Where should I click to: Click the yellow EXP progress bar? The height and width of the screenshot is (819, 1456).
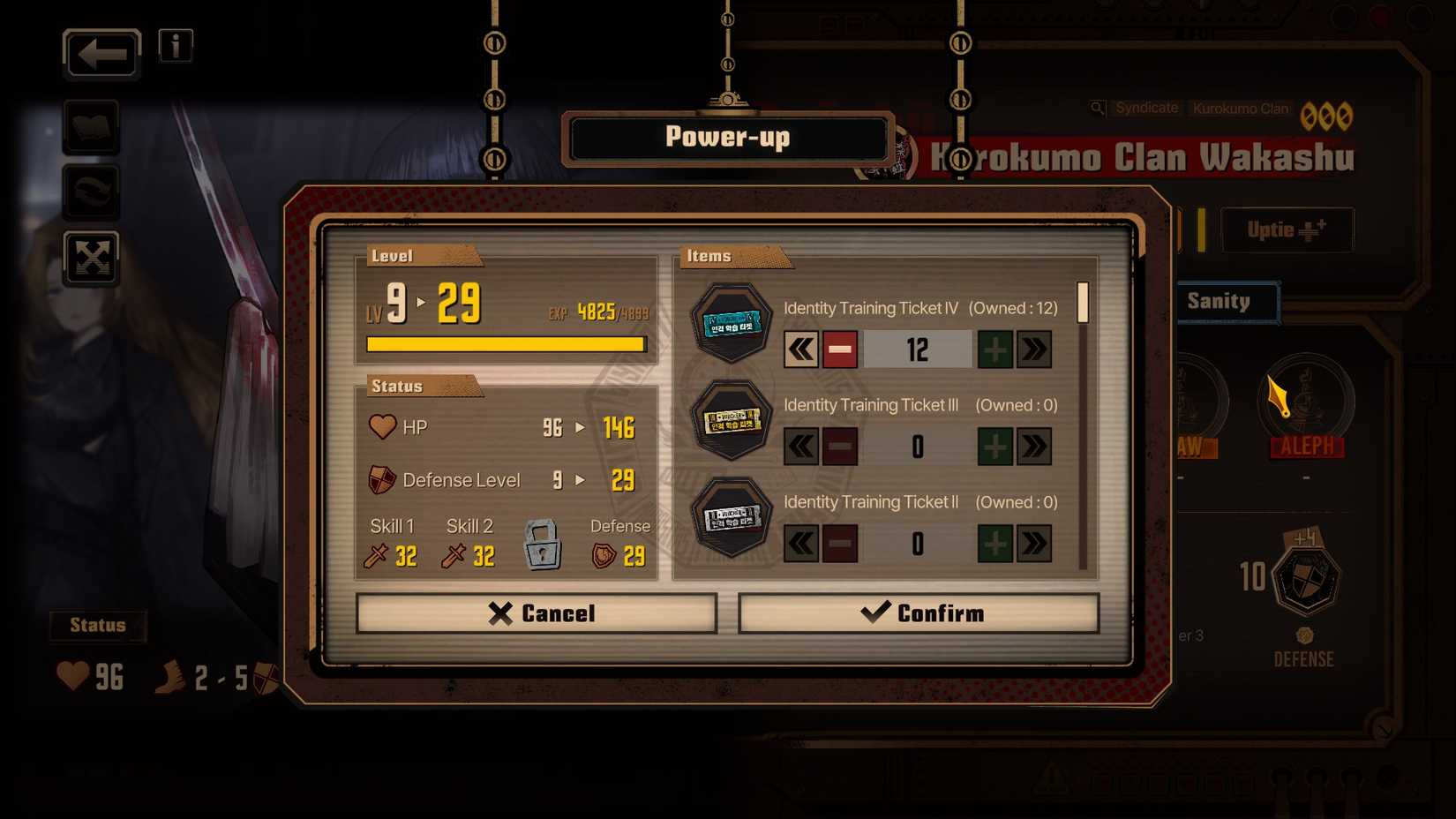click(x=506, y=342)
